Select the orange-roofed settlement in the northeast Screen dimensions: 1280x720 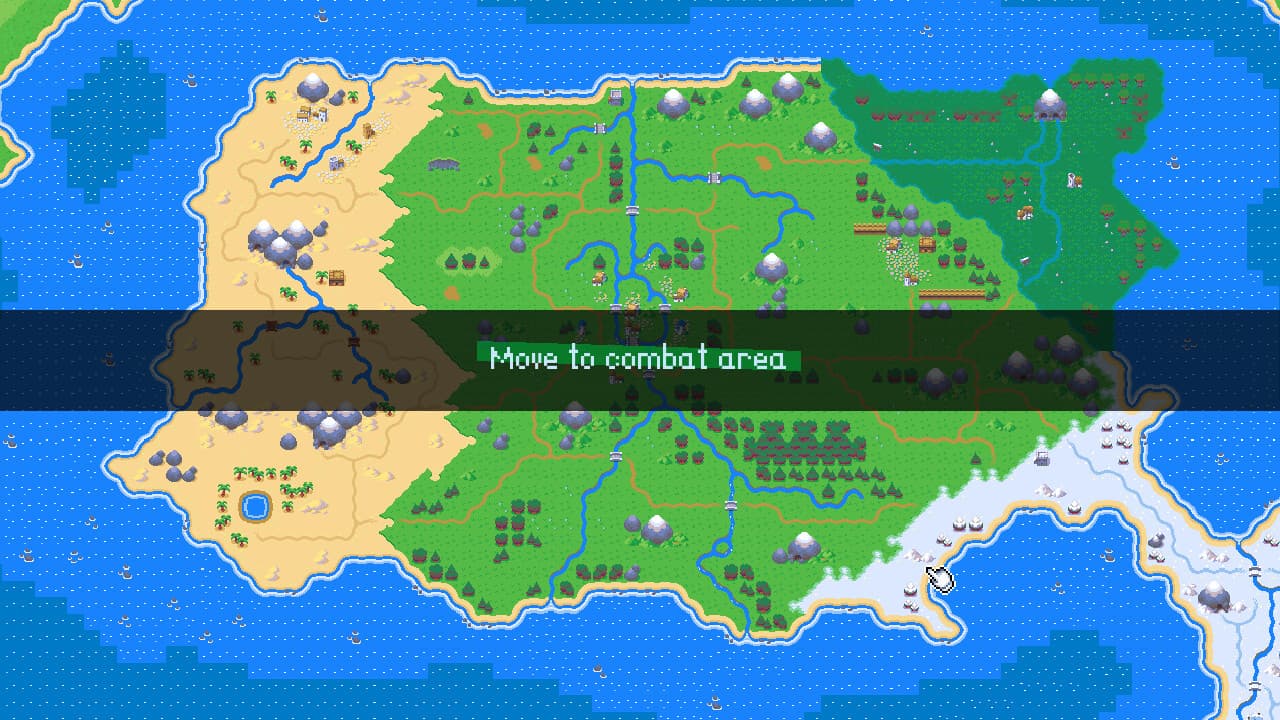coord(1027,212)
